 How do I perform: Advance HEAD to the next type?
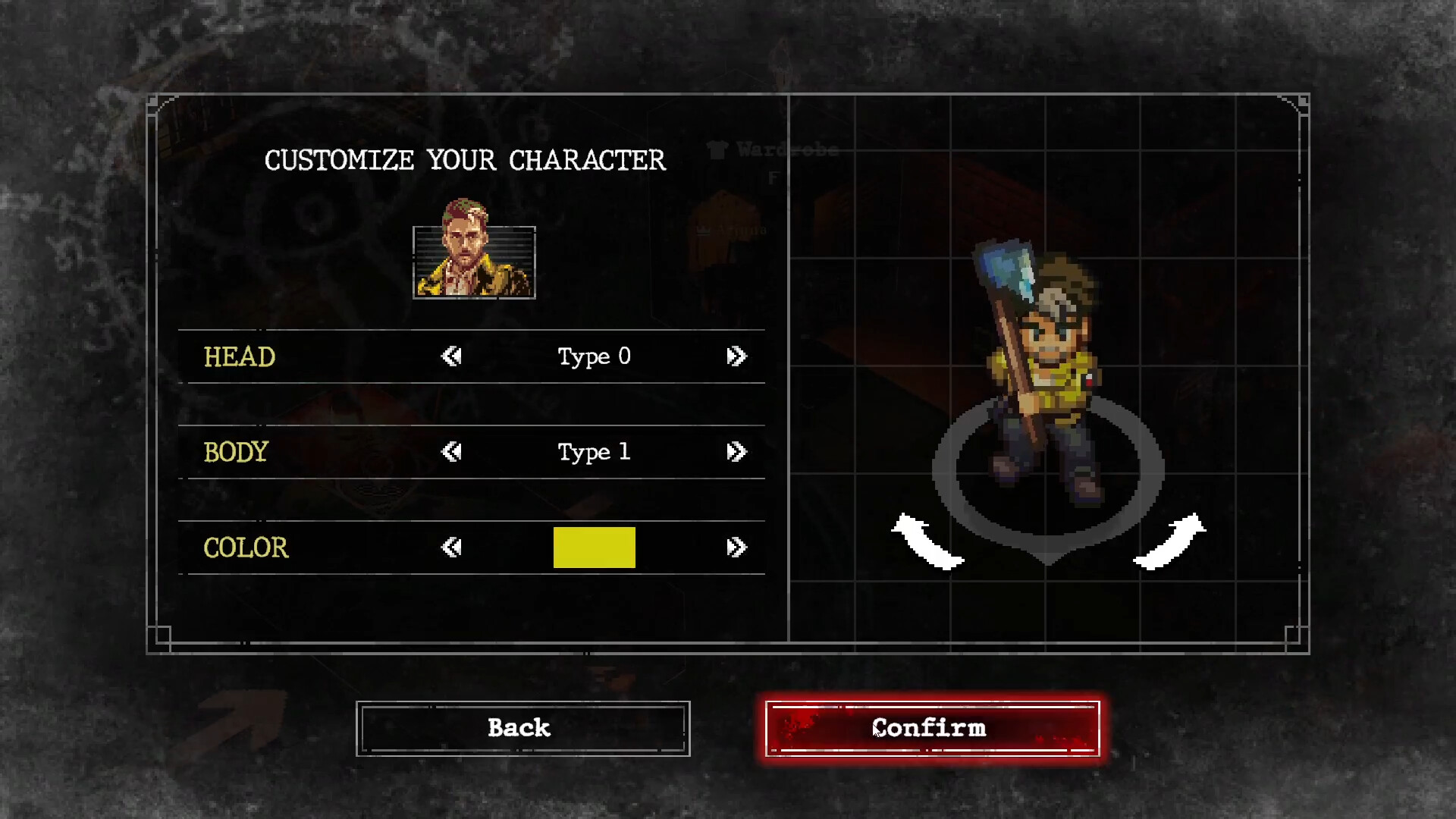click(x=736, y=356)
